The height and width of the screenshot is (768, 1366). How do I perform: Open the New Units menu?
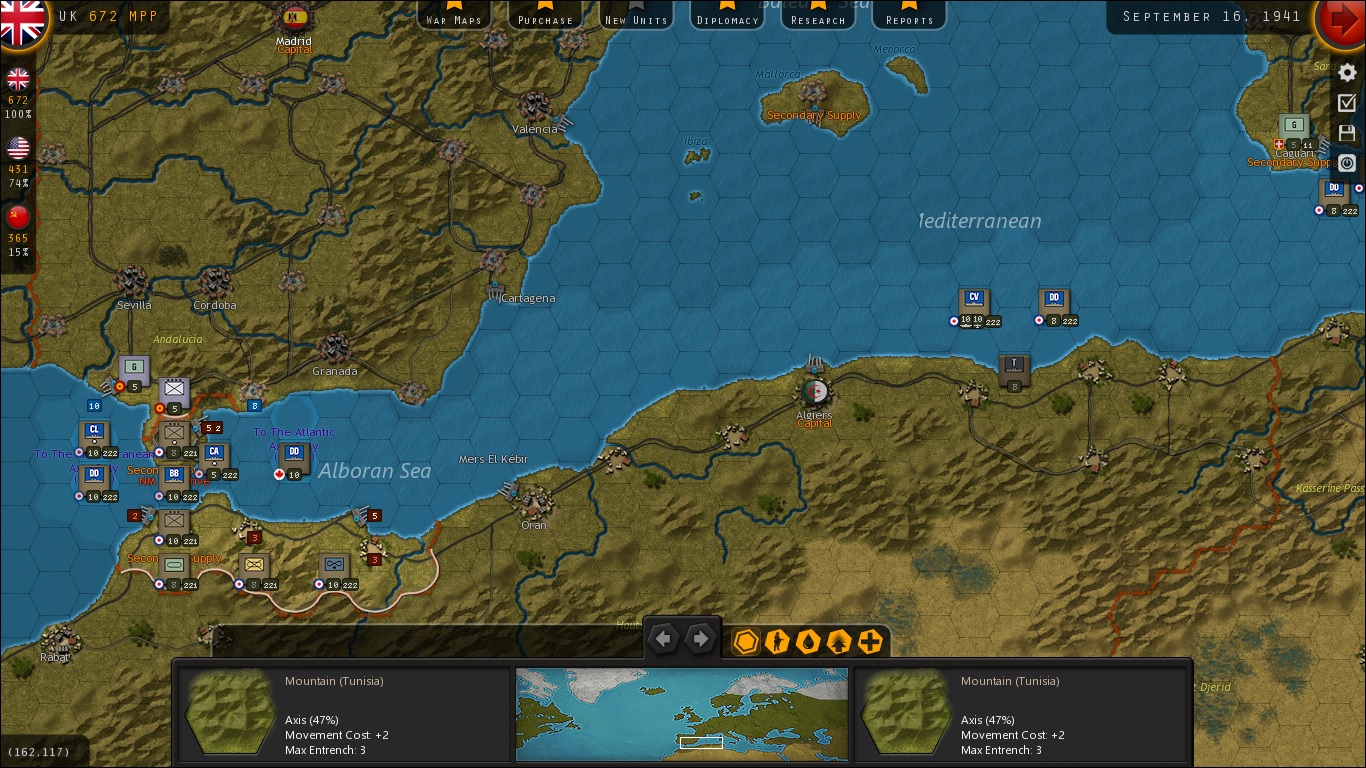click(x=636, y=17)
